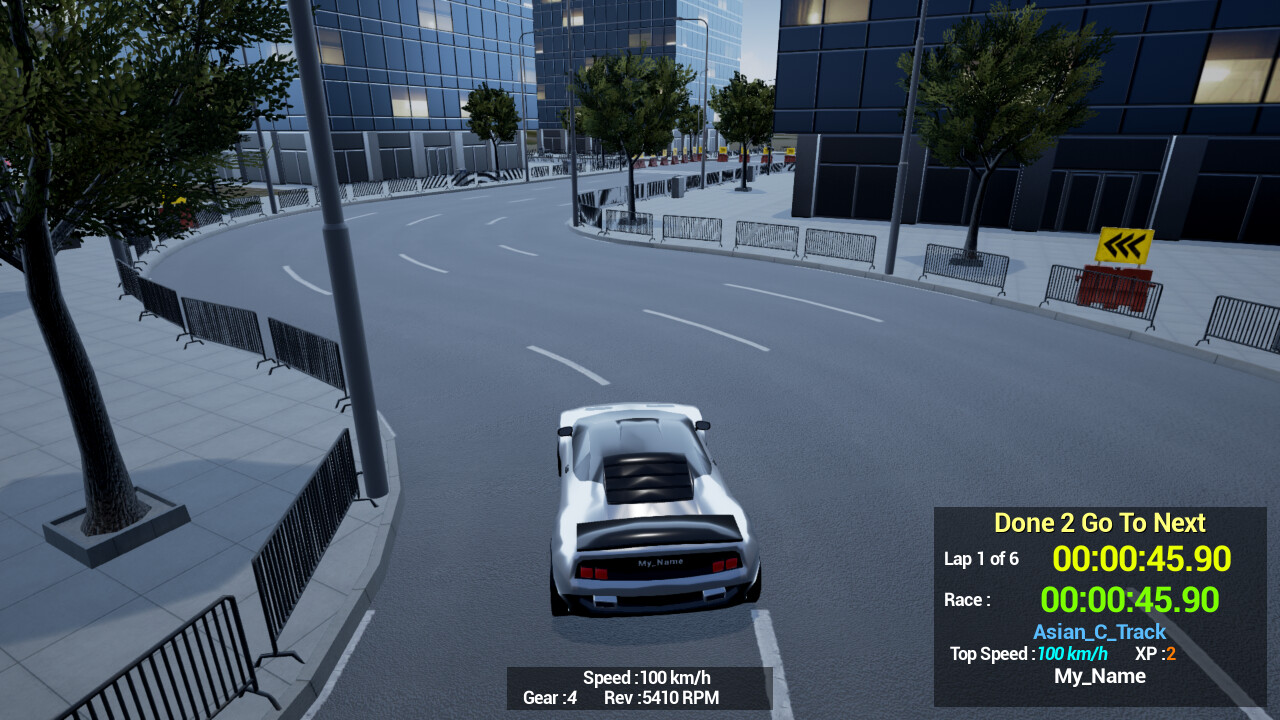The height and width of the screenshot is (720, 1280).
Task: Click the My_Name player name label
Action: click(x=1099, y=676)
